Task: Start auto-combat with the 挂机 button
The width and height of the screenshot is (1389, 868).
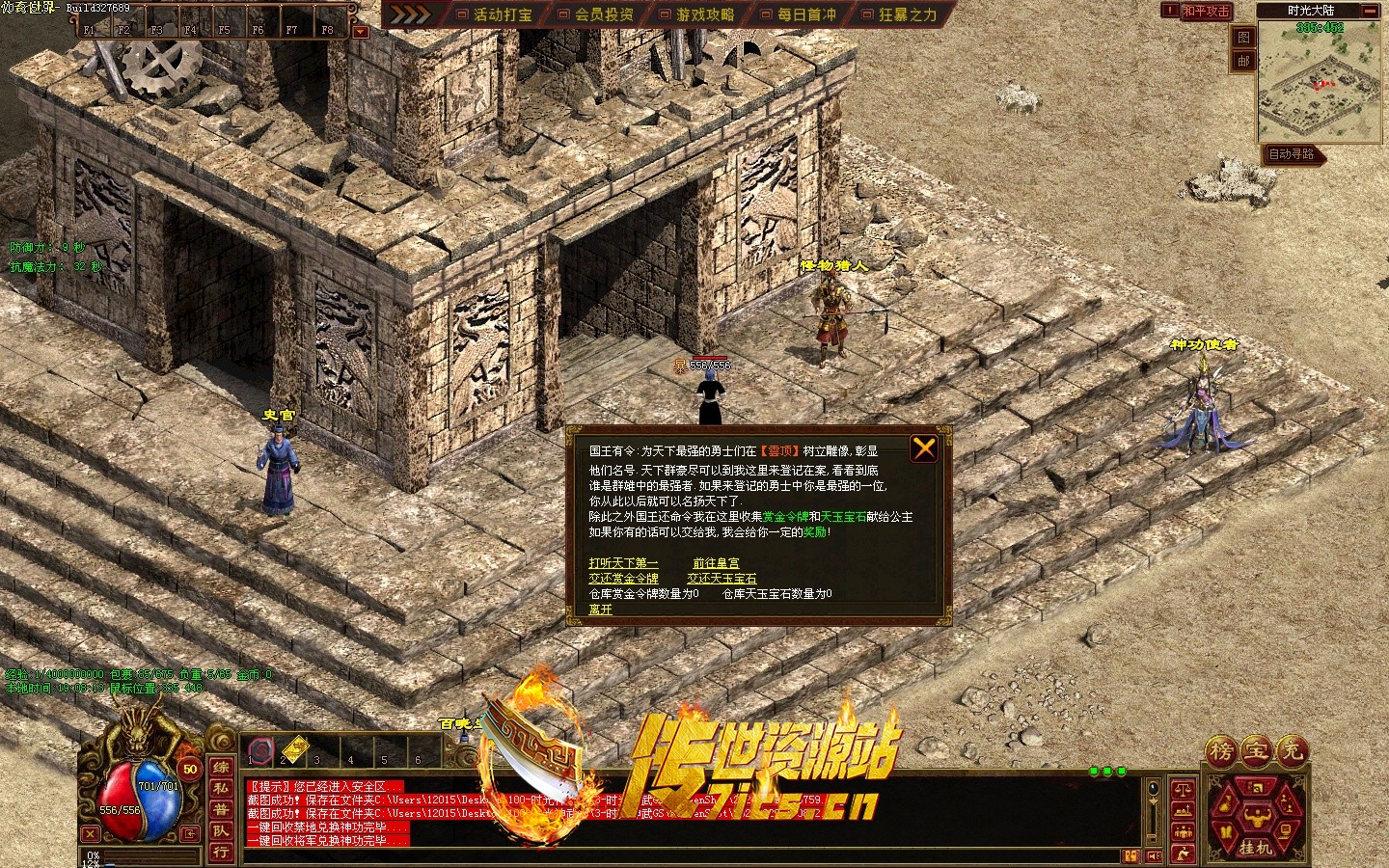Action: tap(1255, 847)
